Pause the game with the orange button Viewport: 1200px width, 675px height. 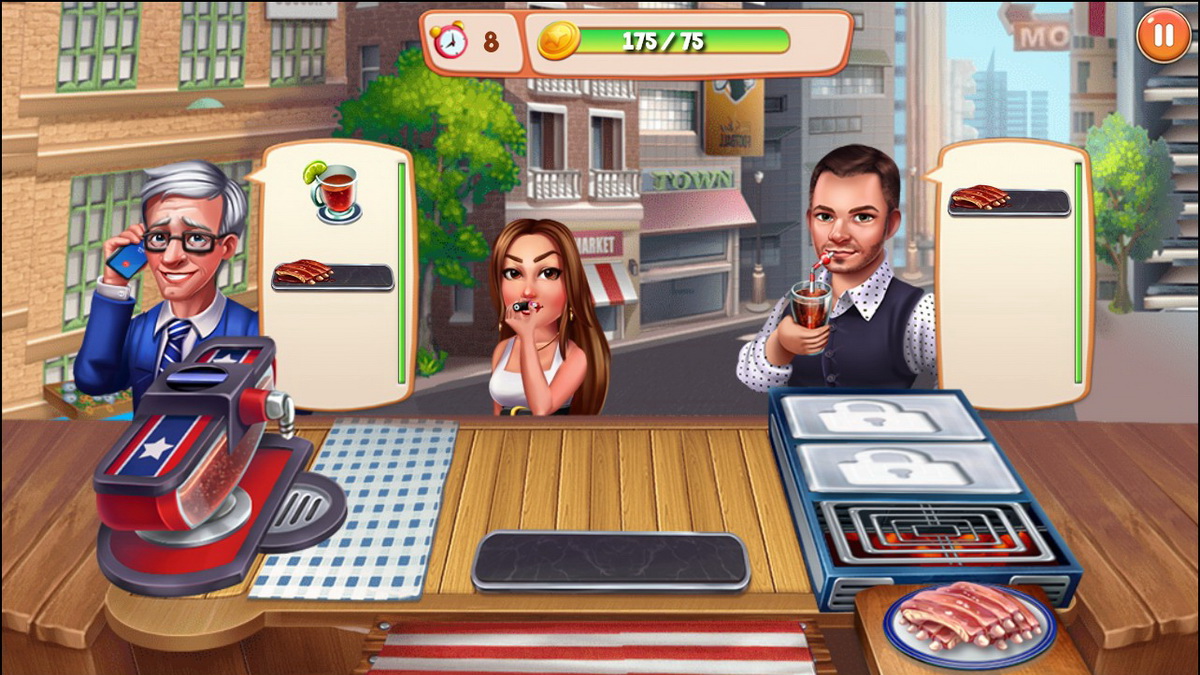pos(1163,36)
